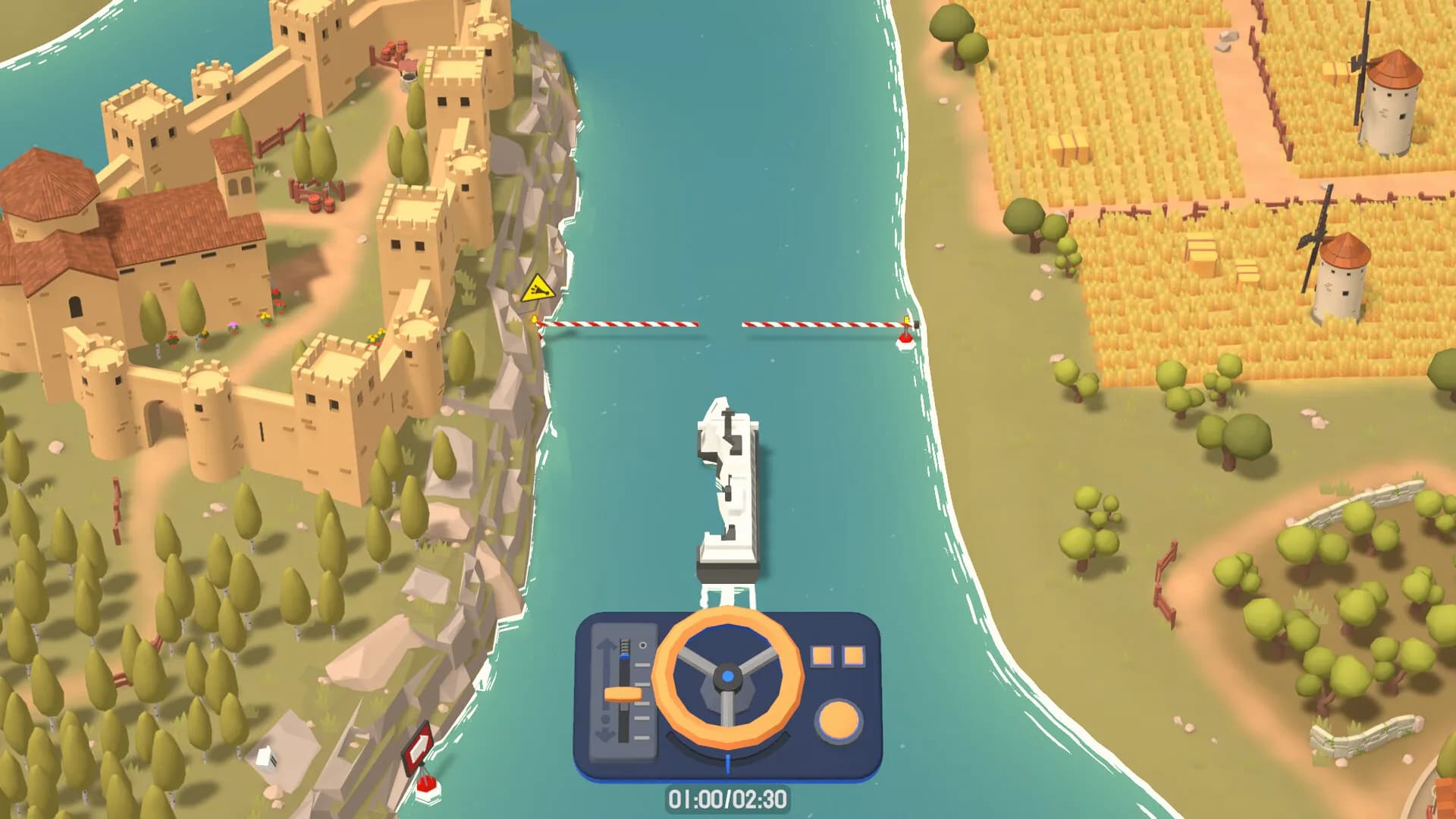Click the left orange square button on console
This screenshot has height=819, width=1456.
(822, 656)
